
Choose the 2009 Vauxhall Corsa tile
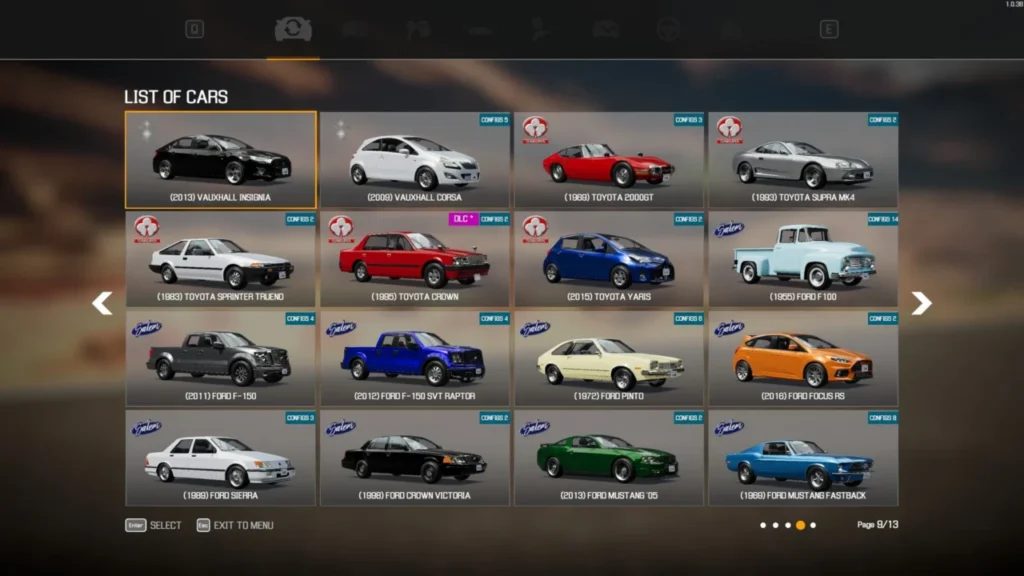(x=415, y=160)
